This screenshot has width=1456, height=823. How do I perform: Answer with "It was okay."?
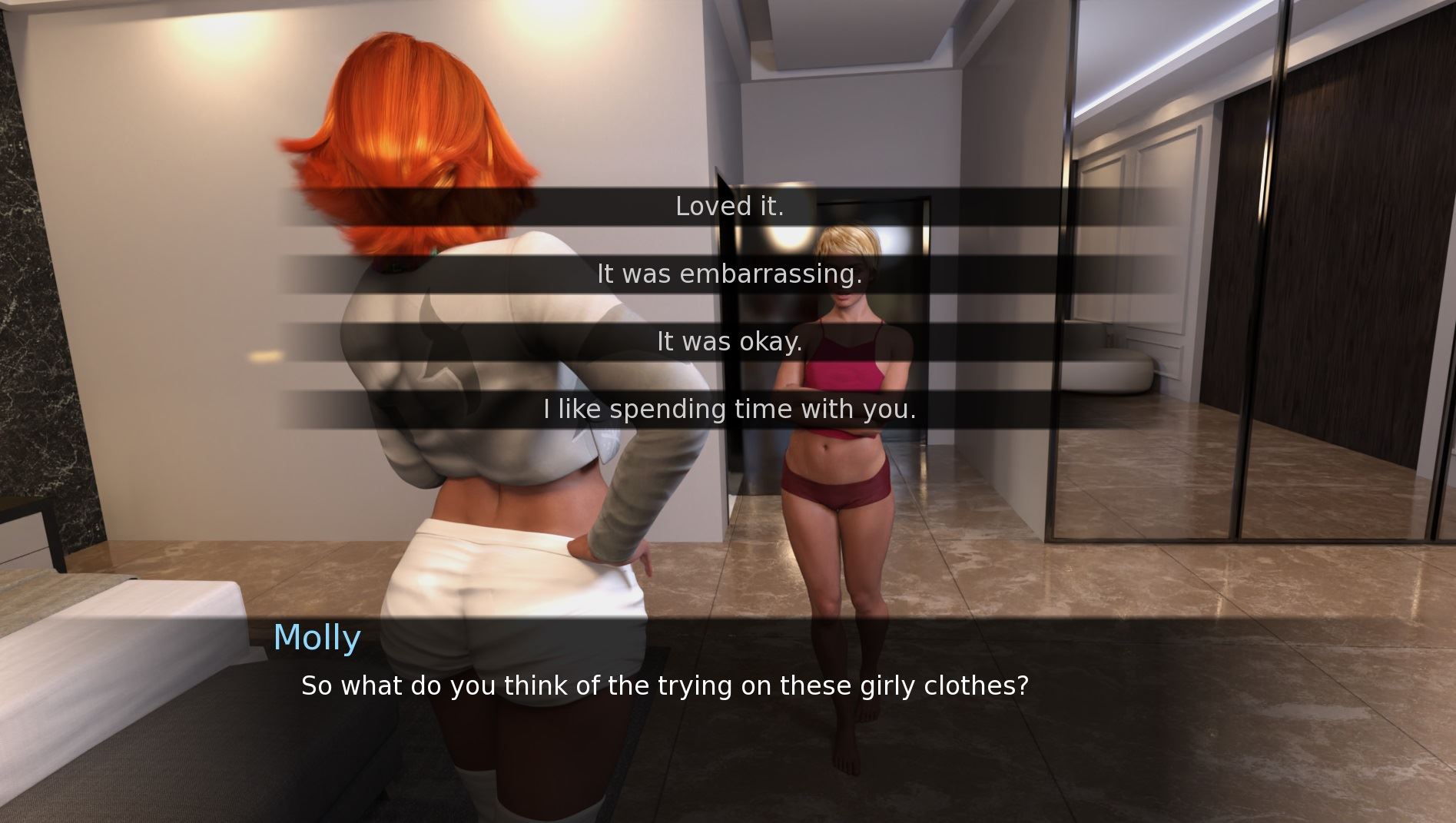[729, 341]
